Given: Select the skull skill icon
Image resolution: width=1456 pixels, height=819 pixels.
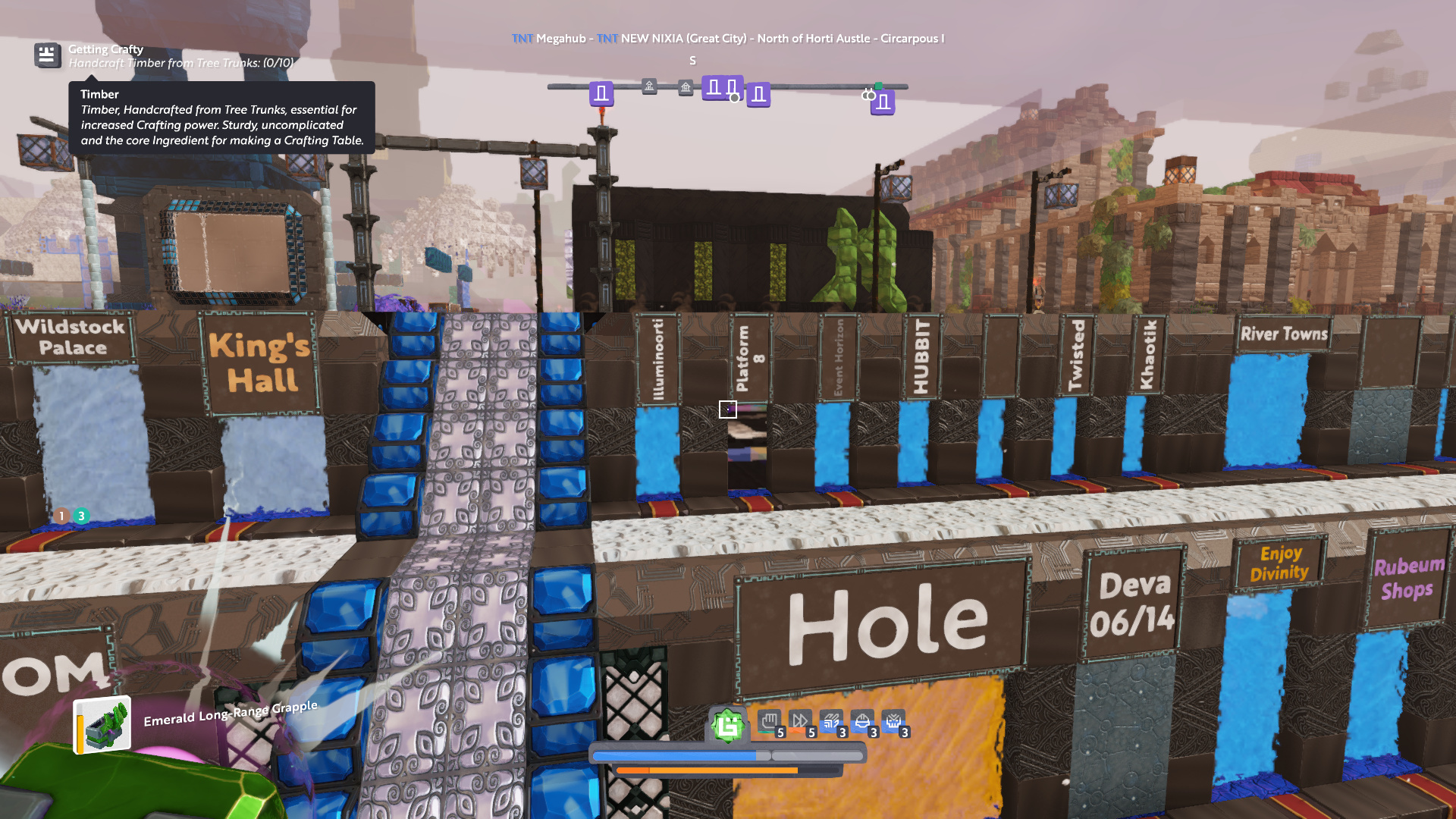Looking at the screenshot, I should (893, 721).
